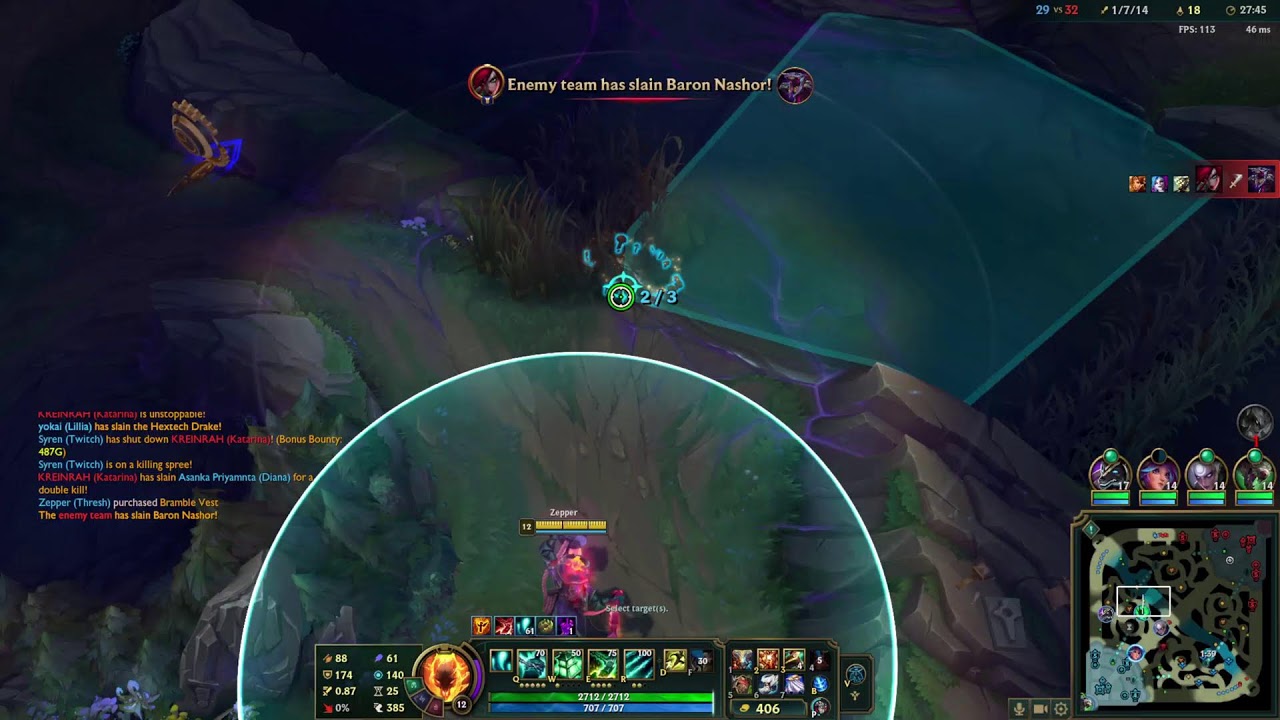The width and height of the screenshot is (1280, 720).
Task: Use the trinket ward on the V slot
Action: click(x=856, y=674)
